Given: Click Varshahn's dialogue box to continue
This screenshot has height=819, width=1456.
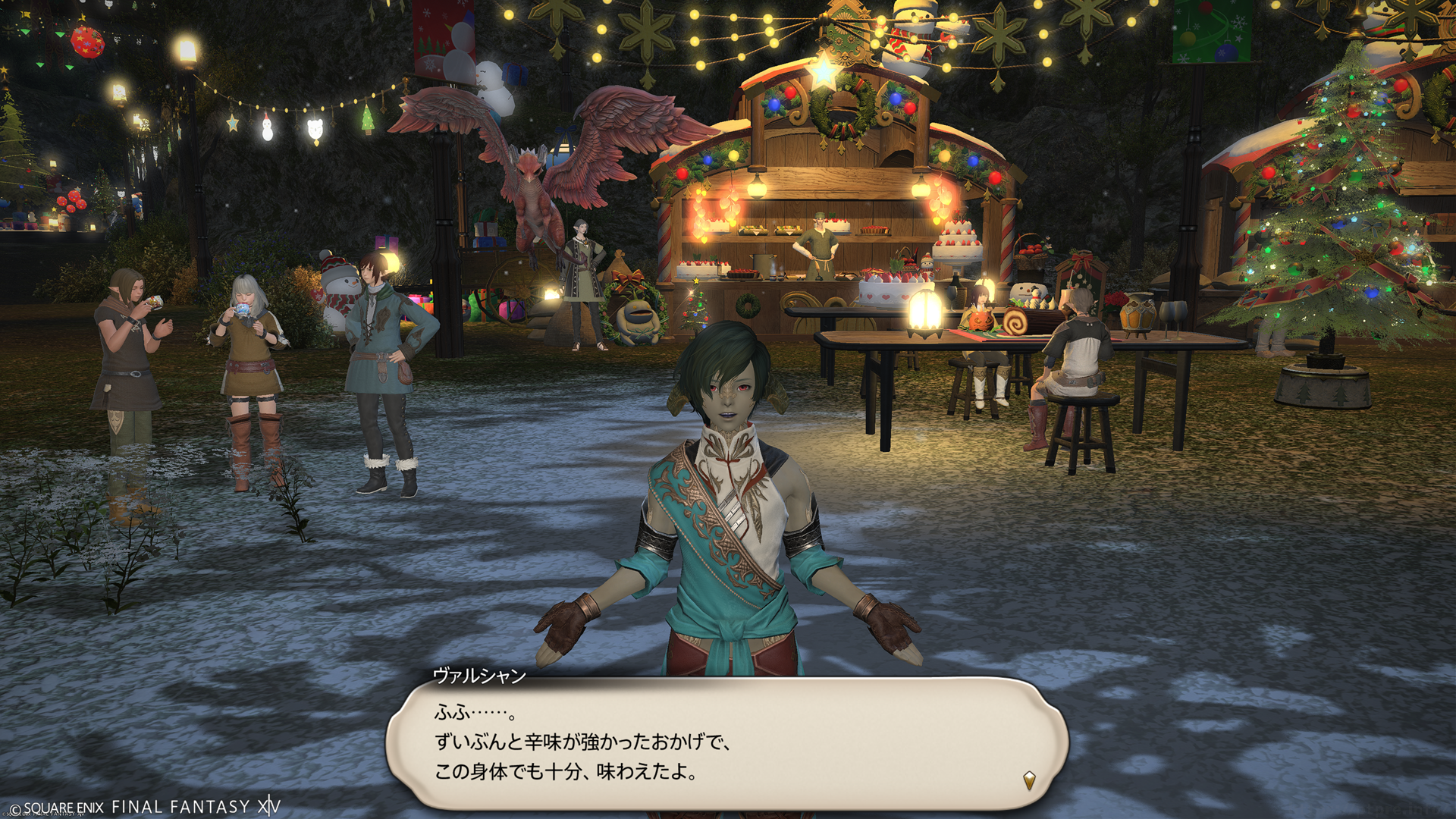Looking at the screenshot, I should point(726,743).
